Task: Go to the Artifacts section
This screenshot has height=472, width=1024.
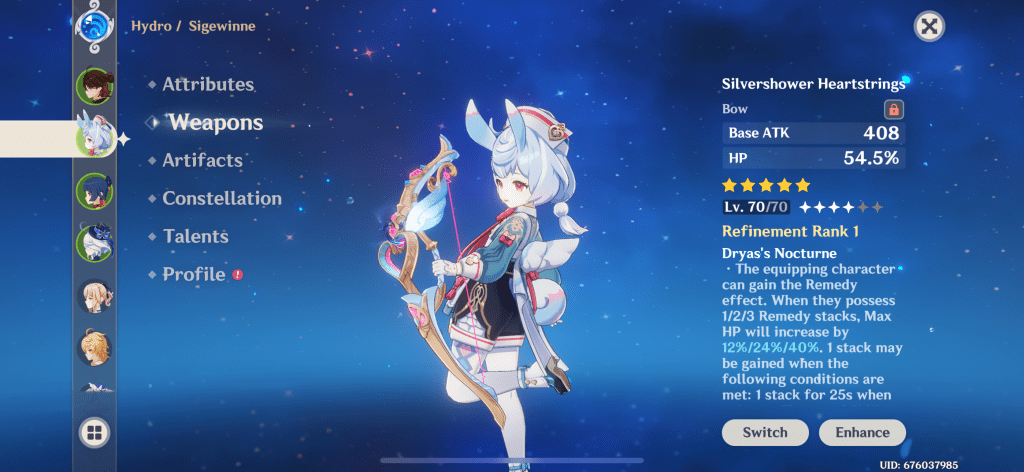Action: click(x=202, y=161)
